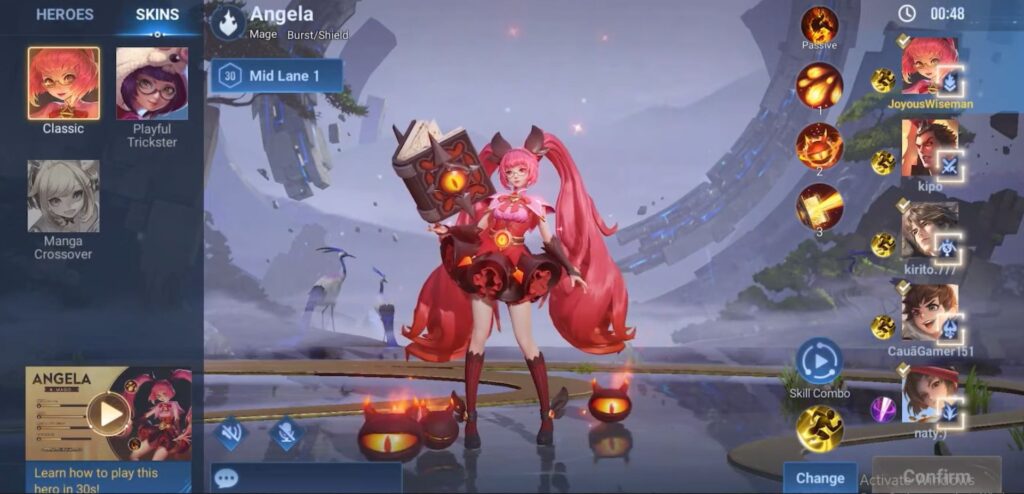The height and width of the screenshot is (494, 1024).
Task: Toggle the muted speaker icon
Action: click(231, 432)
